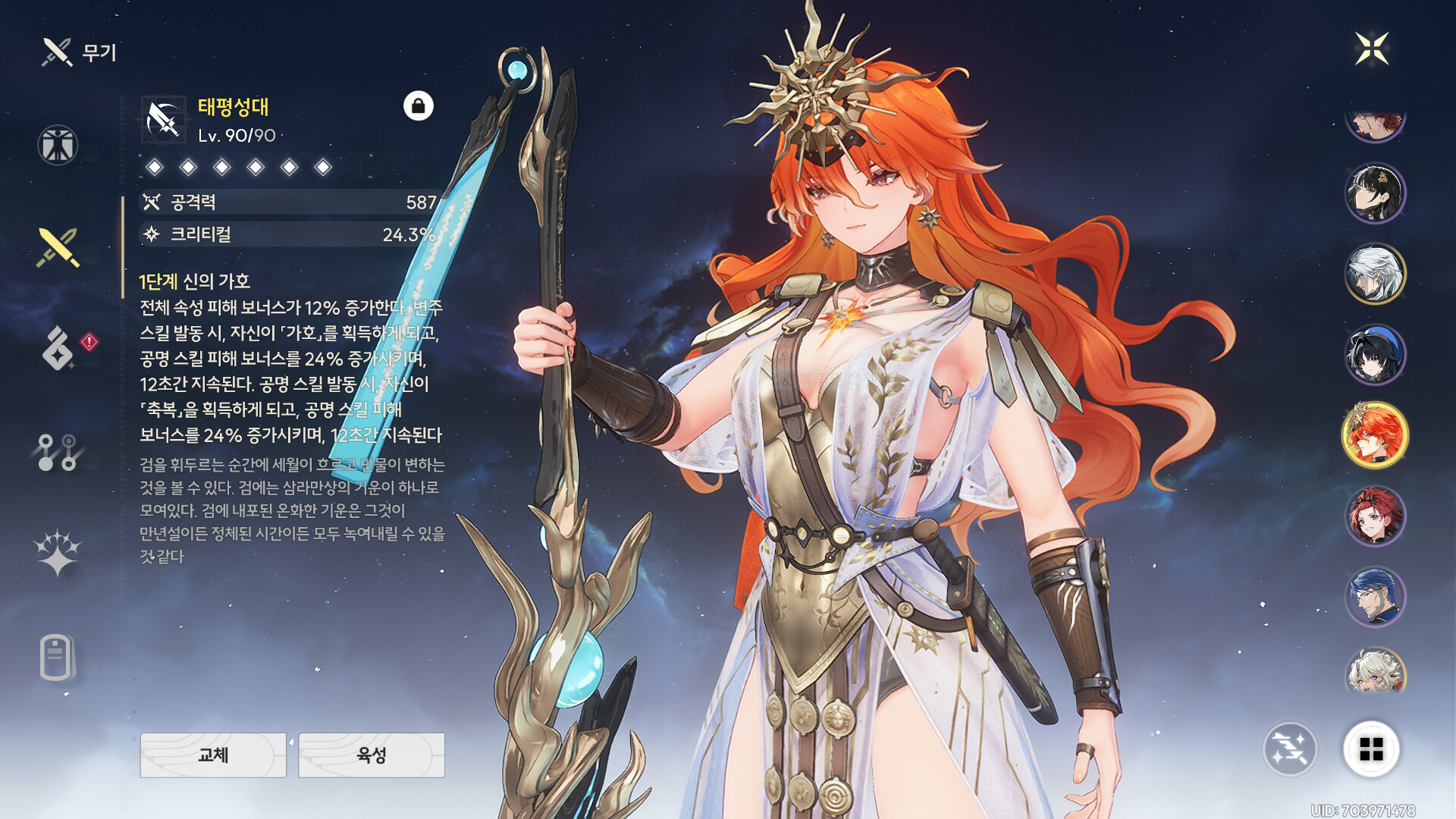The width and height of the screenshot is (1456, 819).
Task: Select the crossed swords weapon tab
Action: tap(58, 247)
